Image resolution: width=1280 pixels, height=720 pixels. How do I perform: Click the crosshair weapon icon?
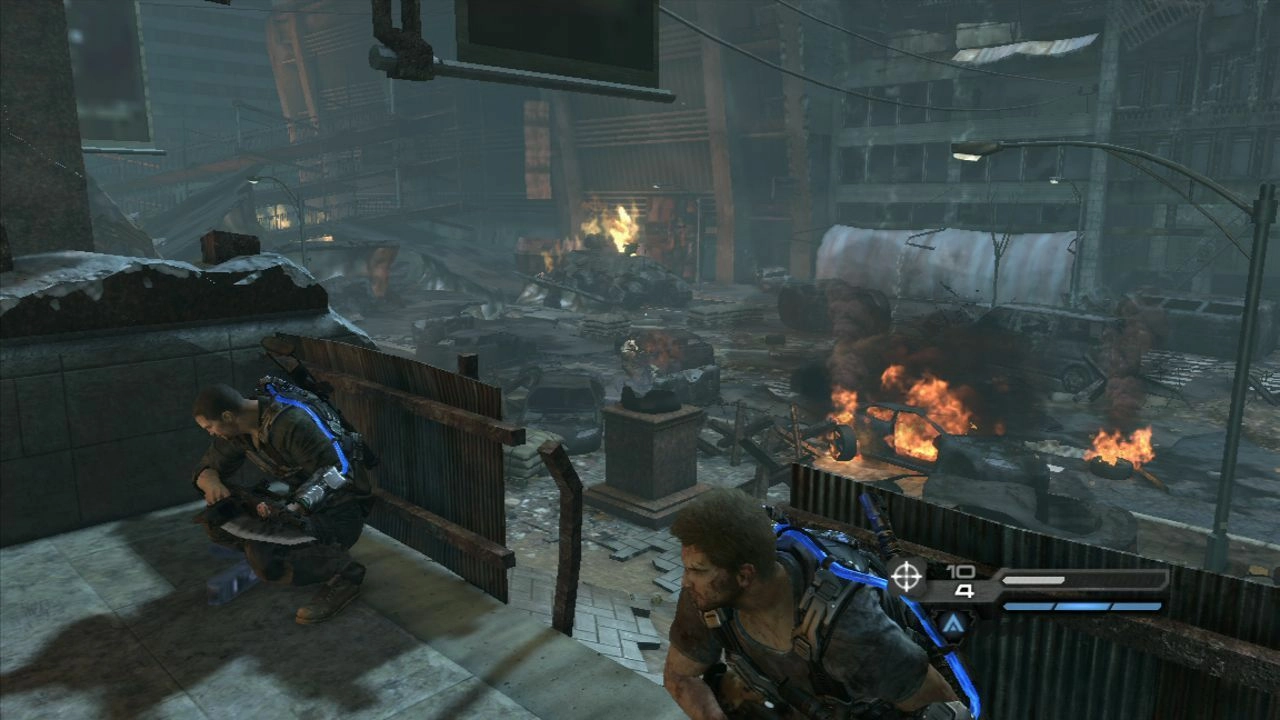tap(907, 577)
